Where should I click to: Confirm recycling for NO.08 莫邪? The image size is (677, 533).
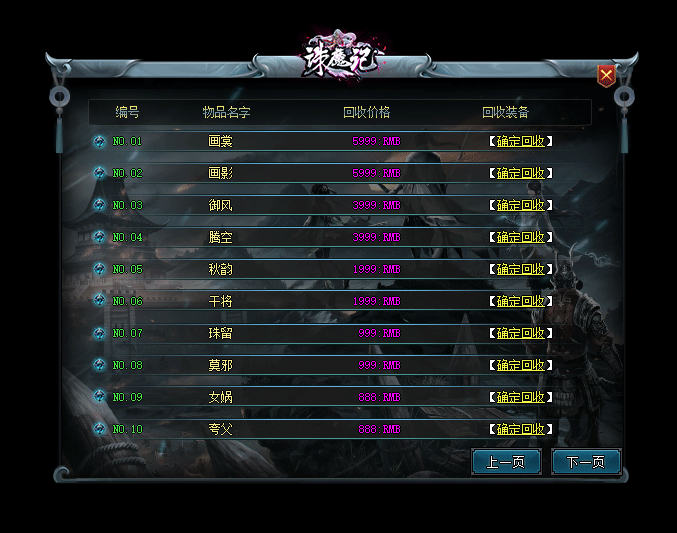520,365
